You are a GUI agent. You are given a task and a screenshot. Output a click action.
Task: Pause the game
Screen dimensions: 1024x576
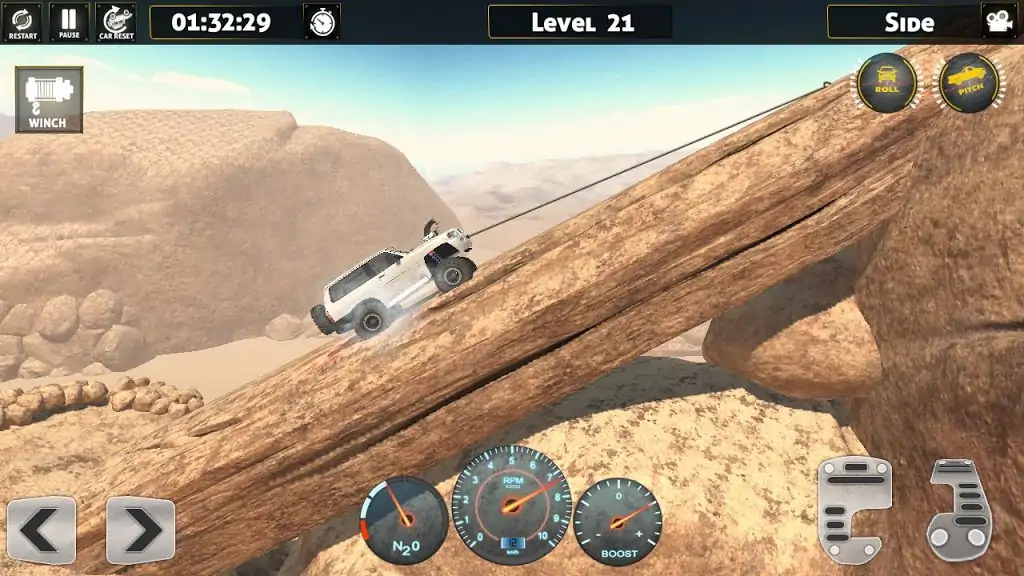[69, 22]
